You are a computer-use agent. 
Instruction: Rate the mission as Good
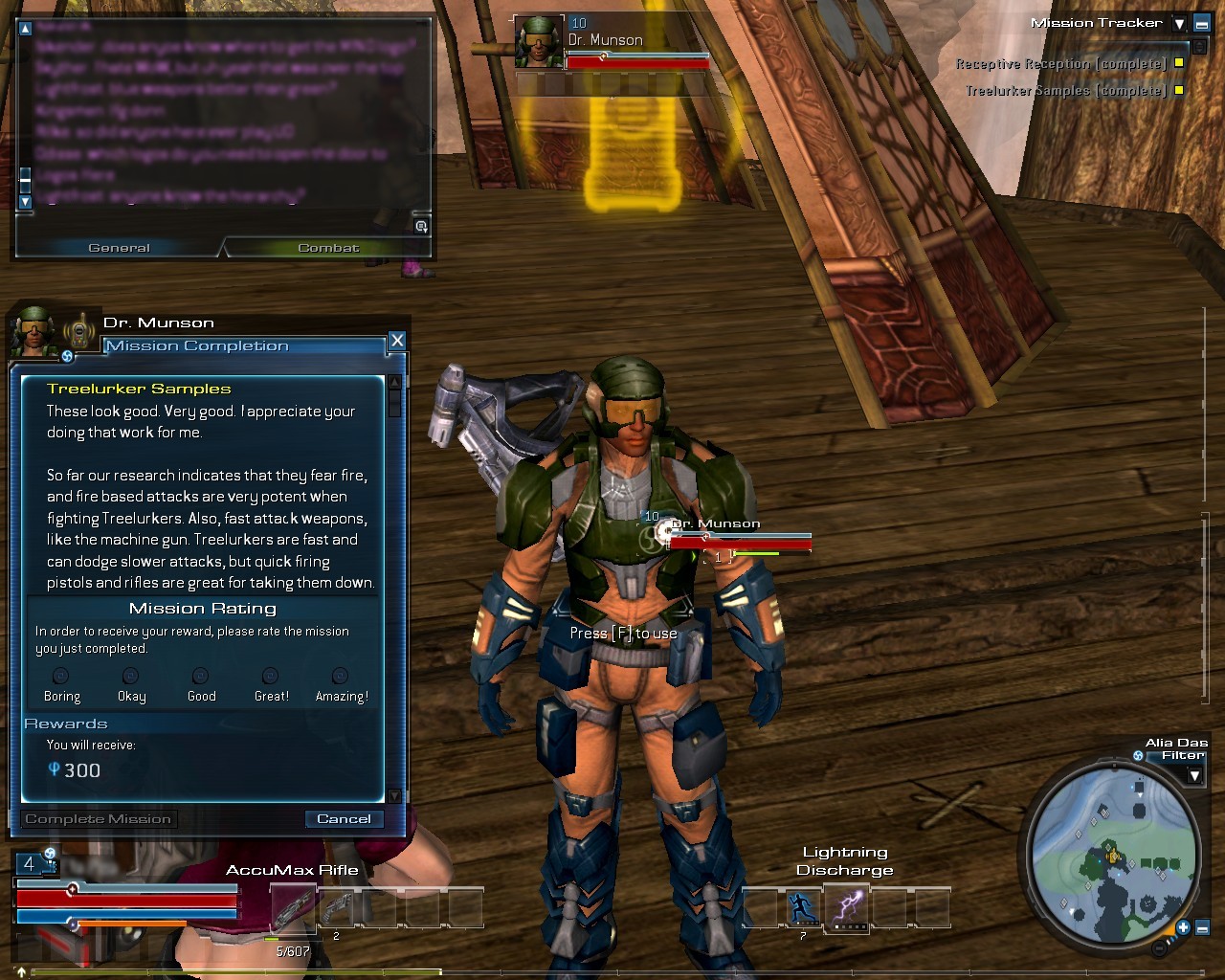[200, 676]
